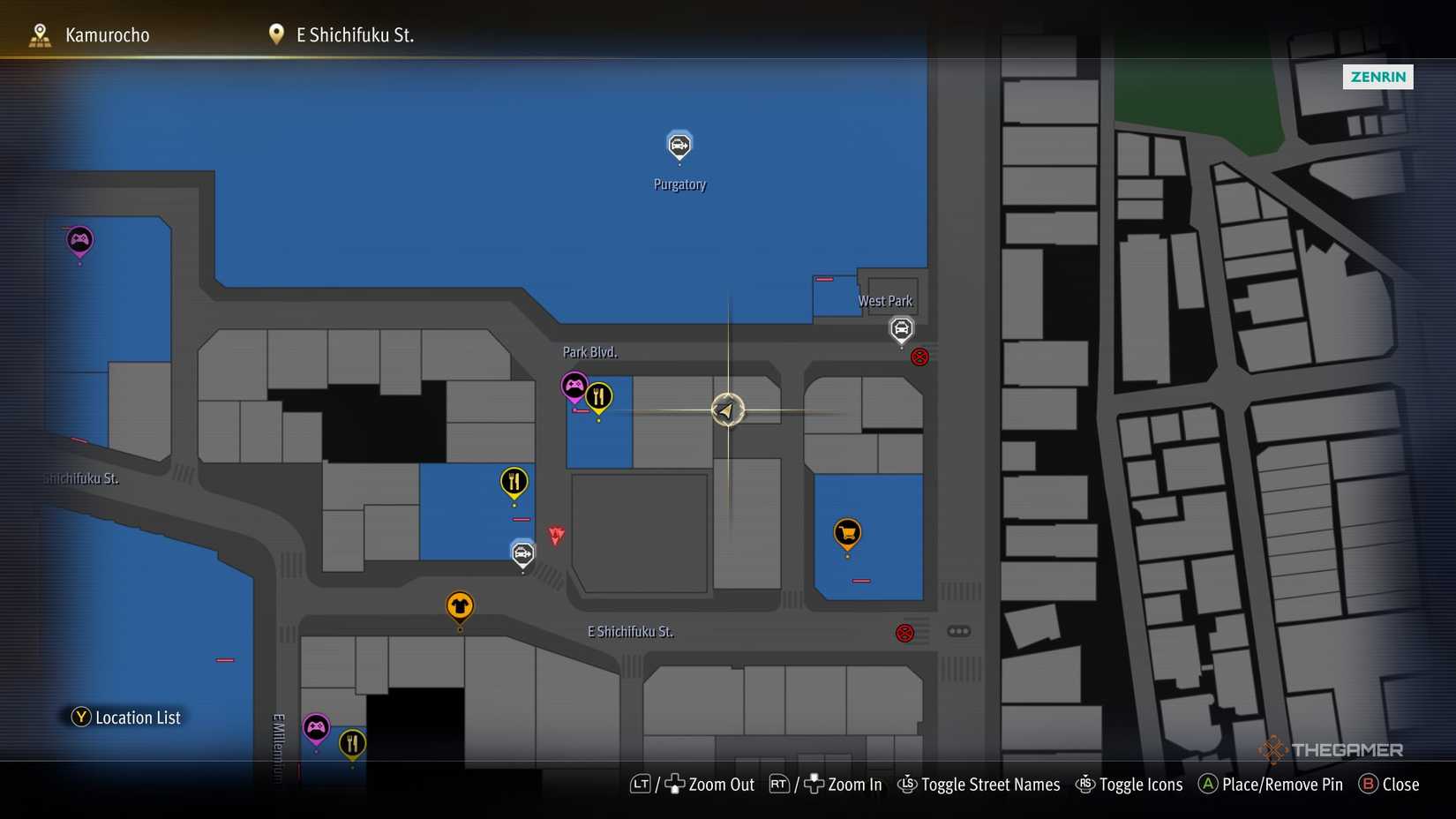Viewport: 1456px width, 819px height.
Task: Select the taxi marker below the central restaurant
Action: 522,552
